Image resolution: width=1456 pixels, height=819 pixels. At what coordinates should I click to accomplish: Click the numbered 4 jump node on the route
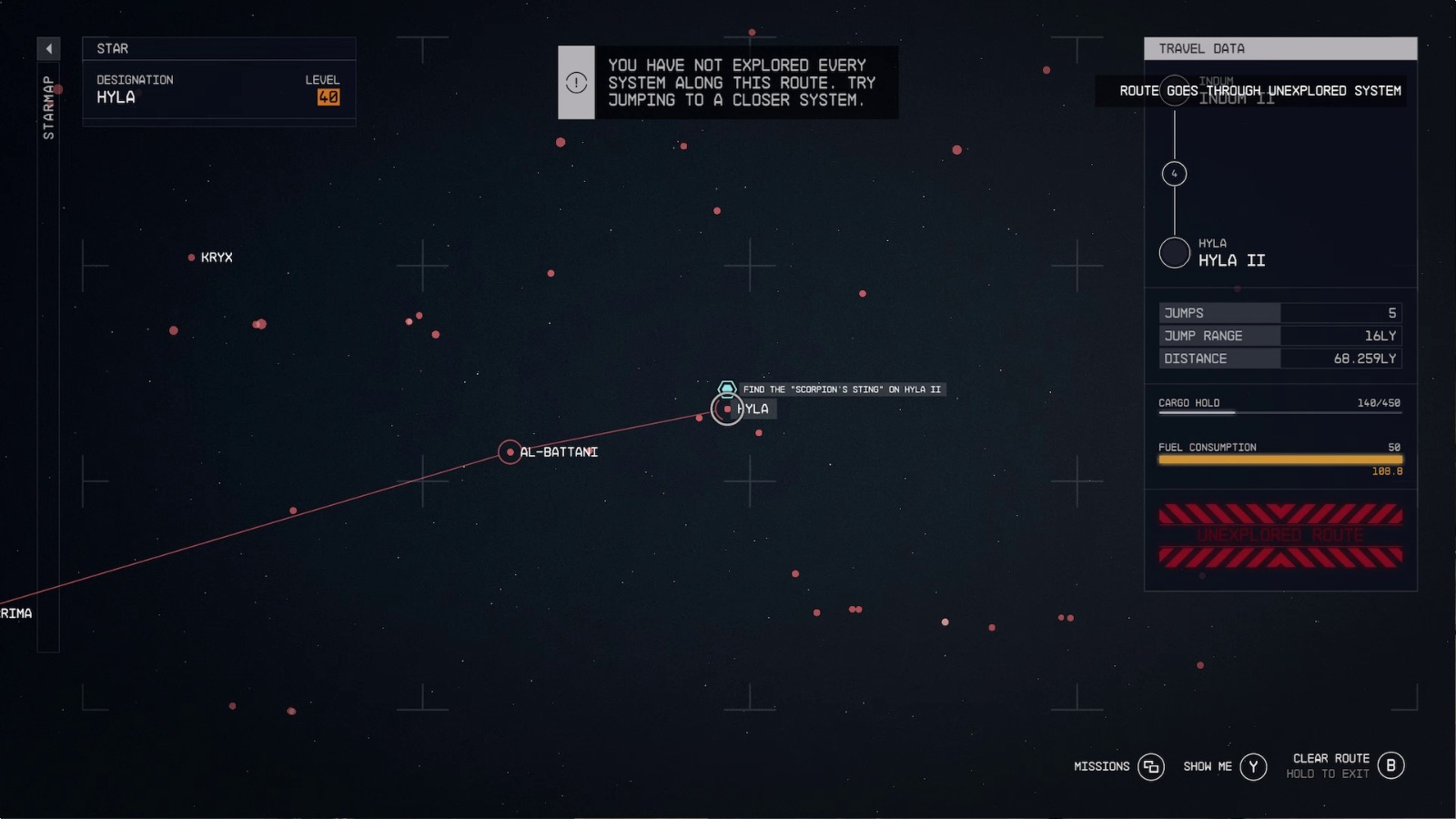click(1175, 173)
